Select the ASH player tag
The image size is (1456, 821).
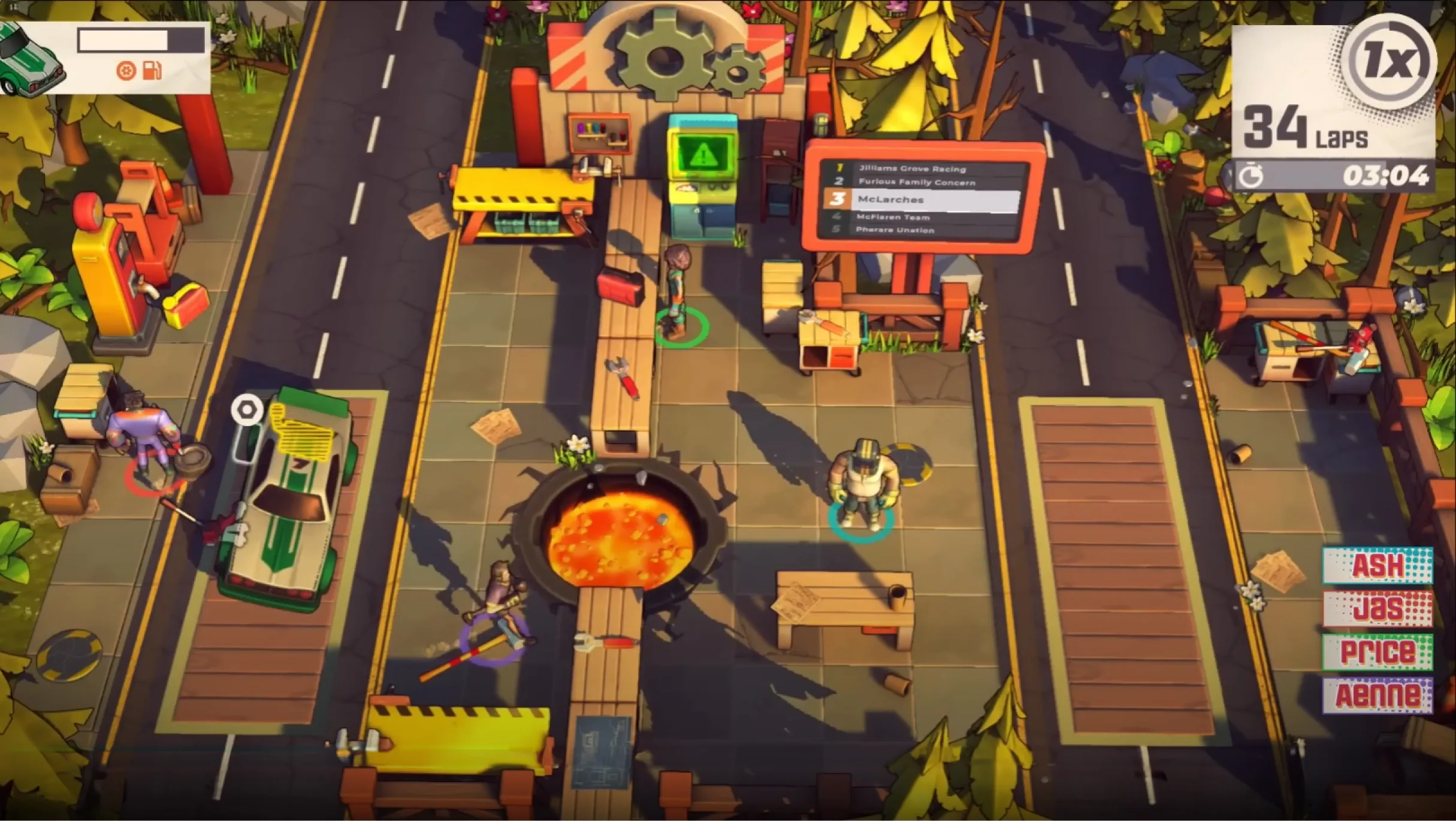click(x=1377, y=565)
